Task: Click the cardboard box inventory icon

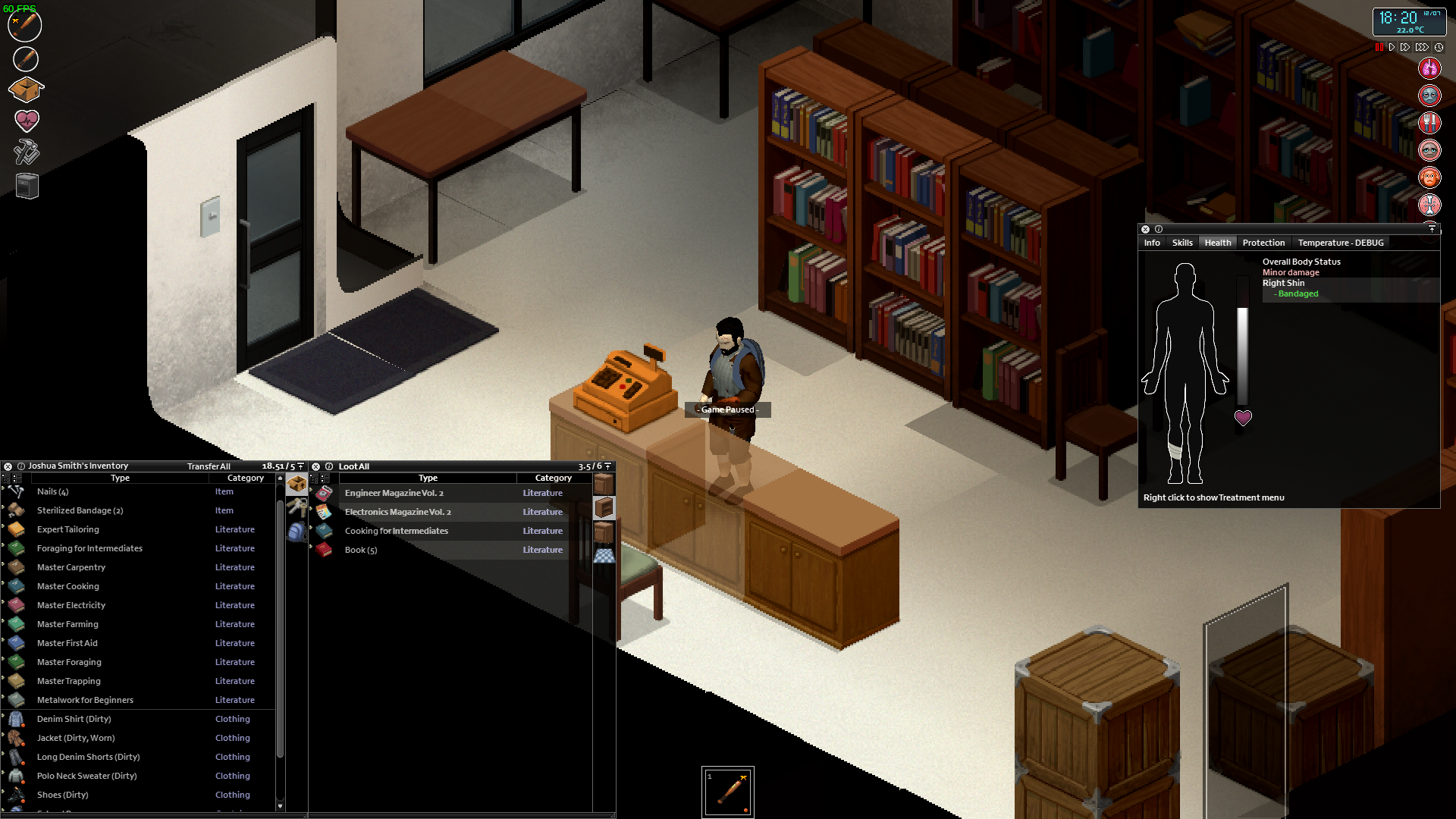Action: 26,89
